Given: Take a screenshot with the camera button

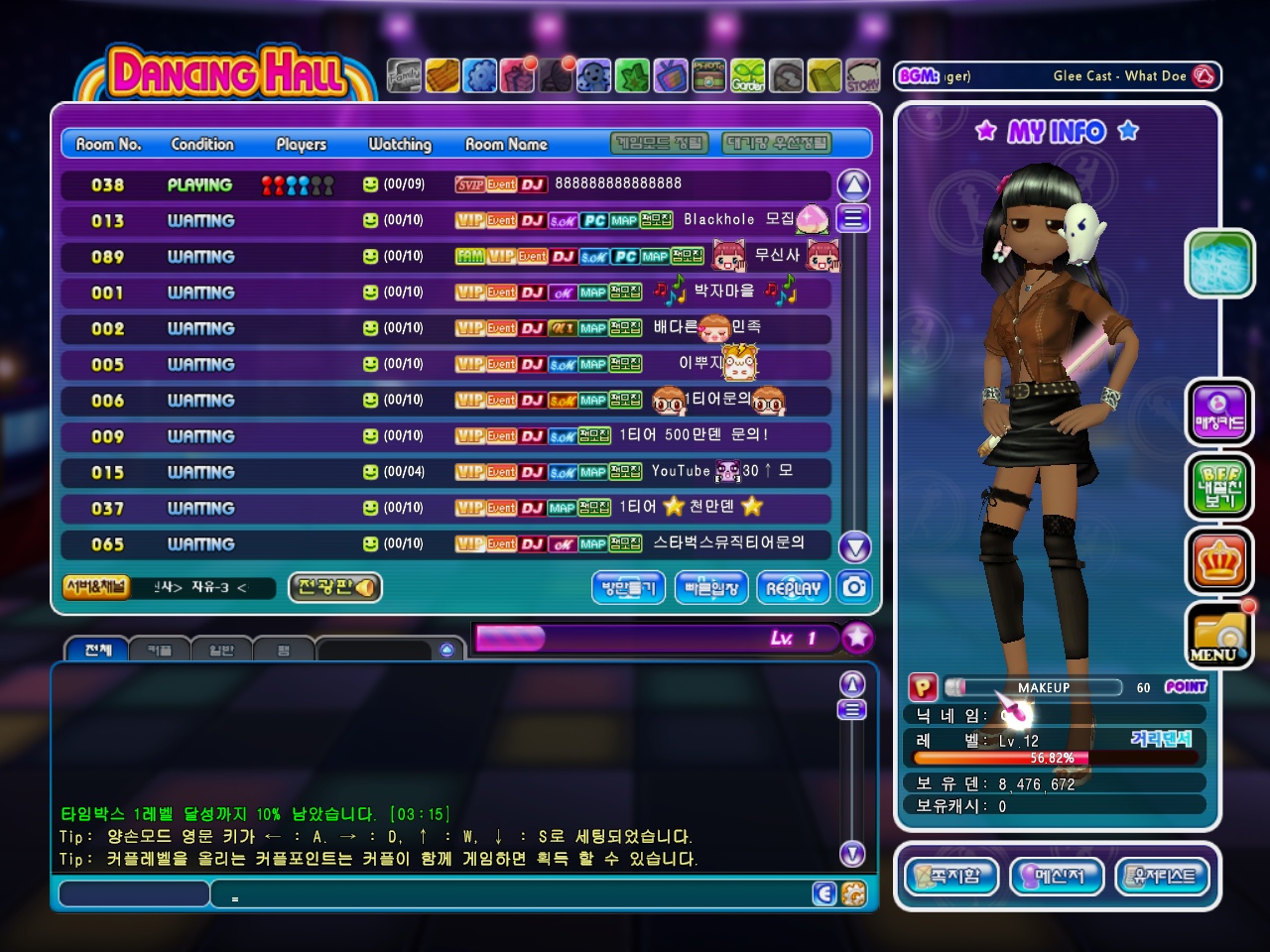Looking at the screenshot, I should point(854,587).
